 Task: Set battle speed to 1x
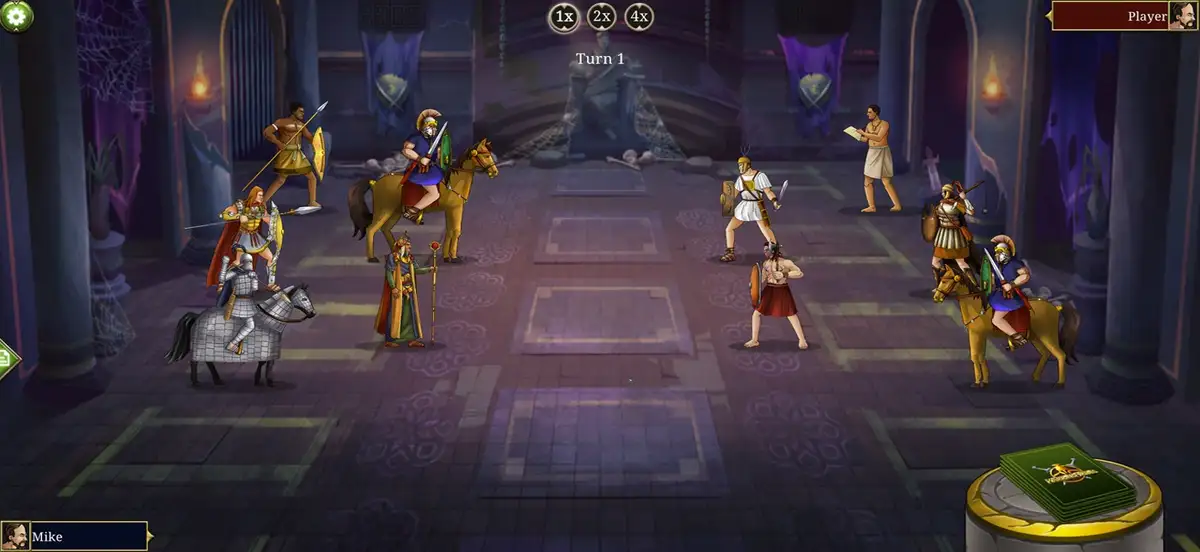click(563, 16)
